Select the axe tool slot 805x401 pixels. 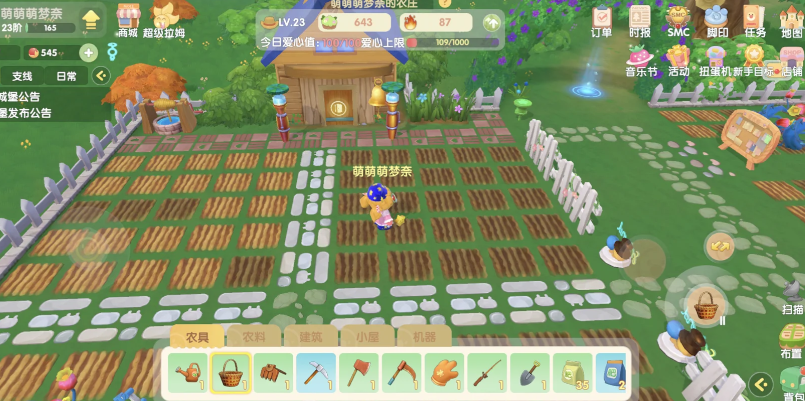click(360, 373)
